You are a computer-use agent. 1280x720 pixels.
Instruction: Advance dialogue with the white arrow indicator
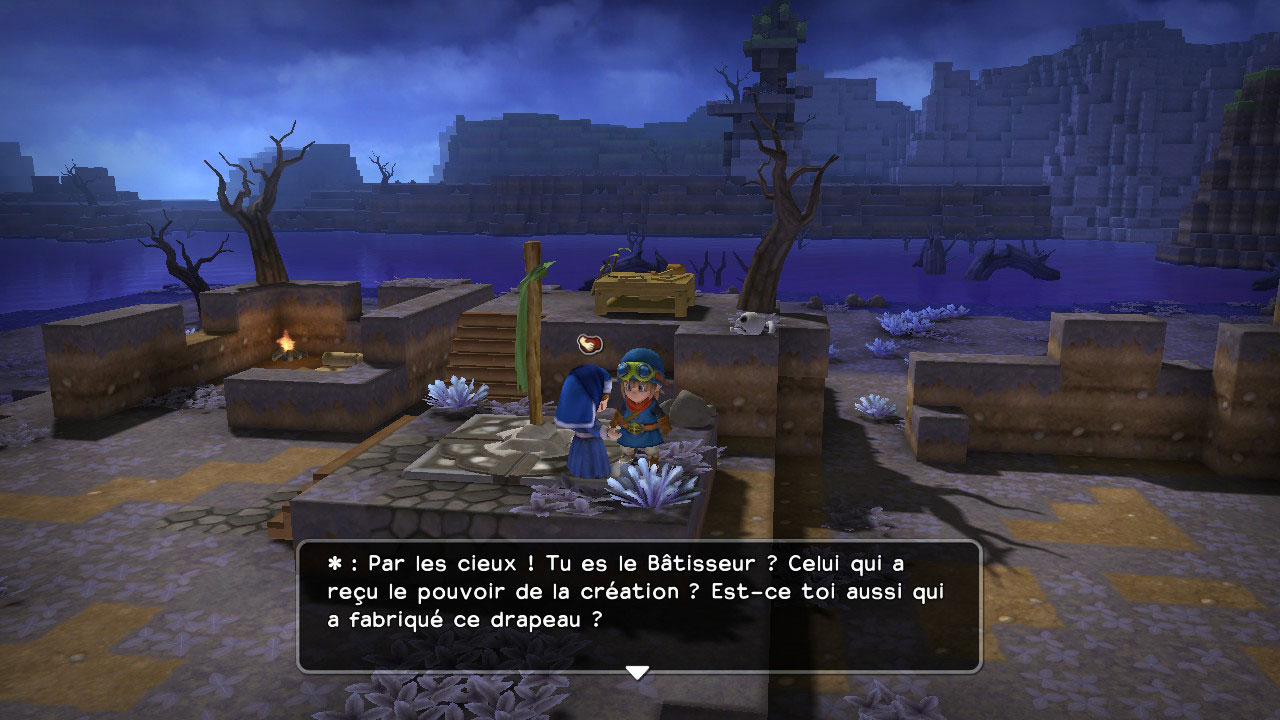point(637,672)
